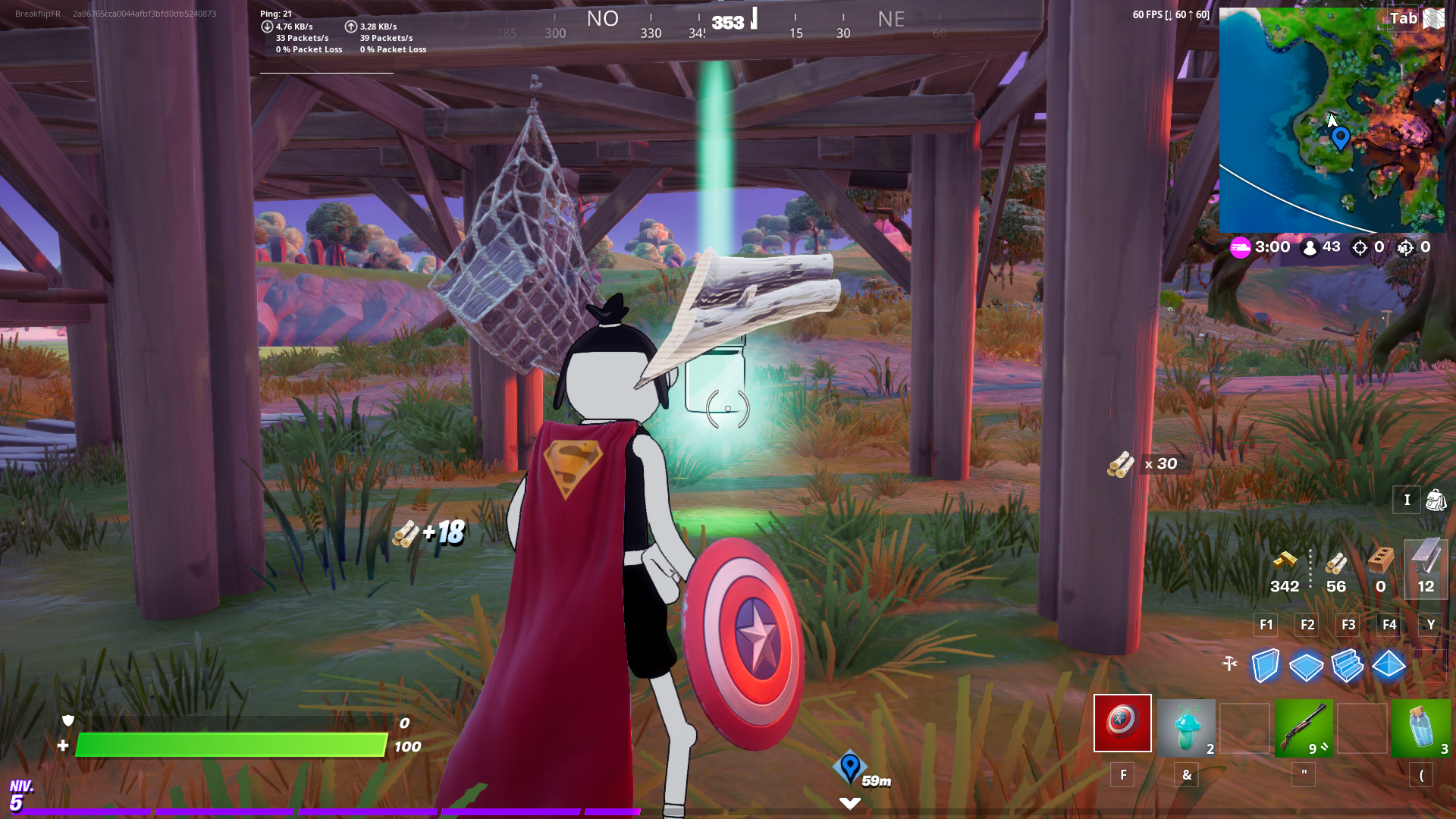Screen dimensions: 1456x819
Task: Click the harvesting tool icon beside build pieces
Action: pyautogui.click(x=1230, y=663)
